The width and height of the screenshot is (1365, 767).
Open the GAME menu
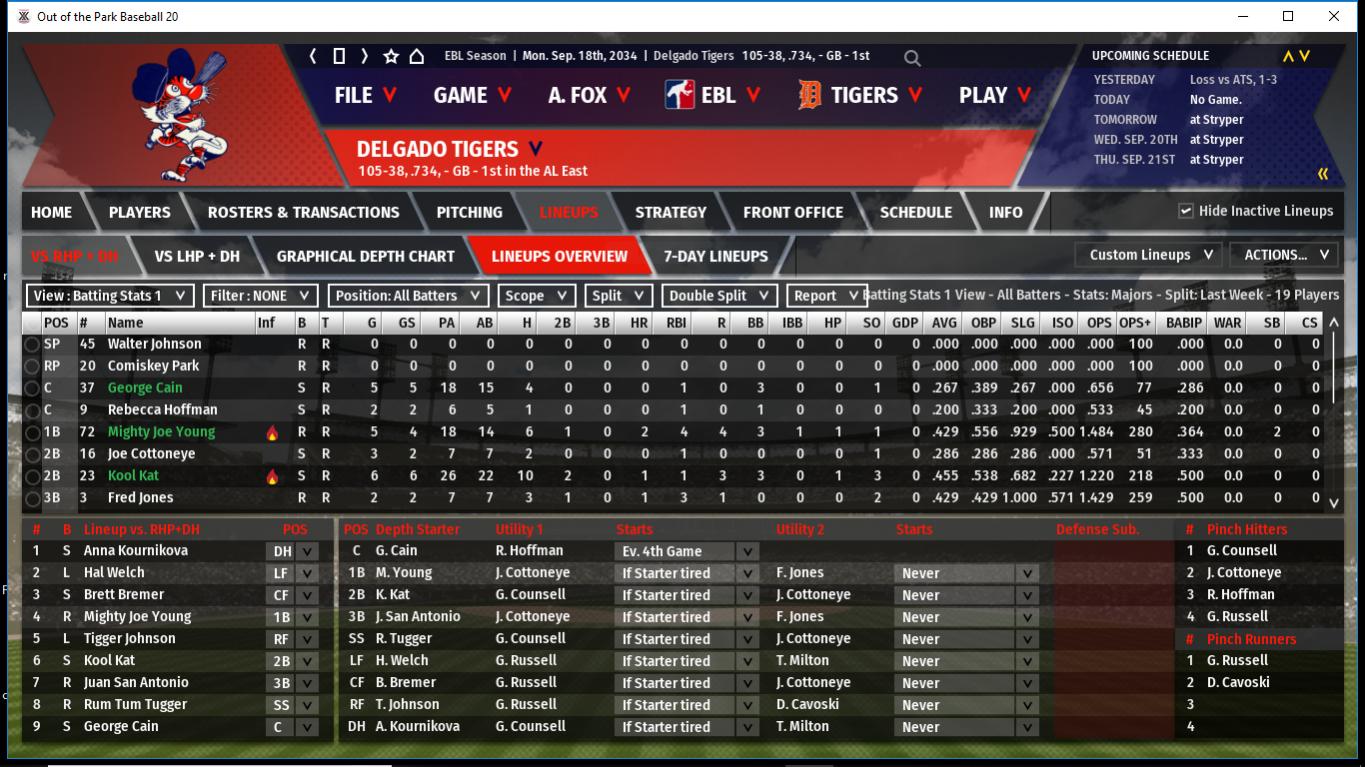[x=472, y=95]
